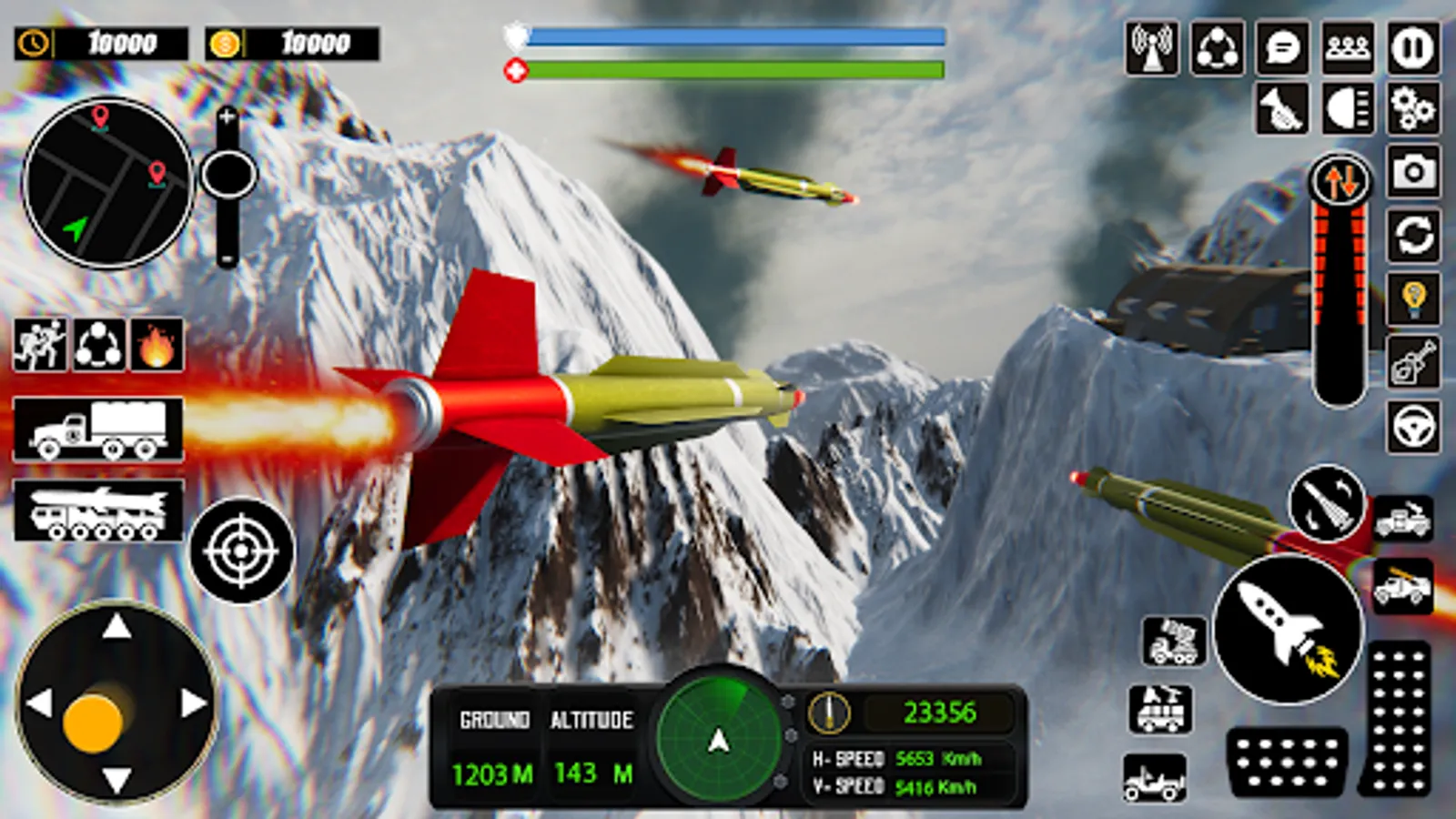Move up with the joystick arrow
This screenshot has width=1456, height=819.
[116, 627]
